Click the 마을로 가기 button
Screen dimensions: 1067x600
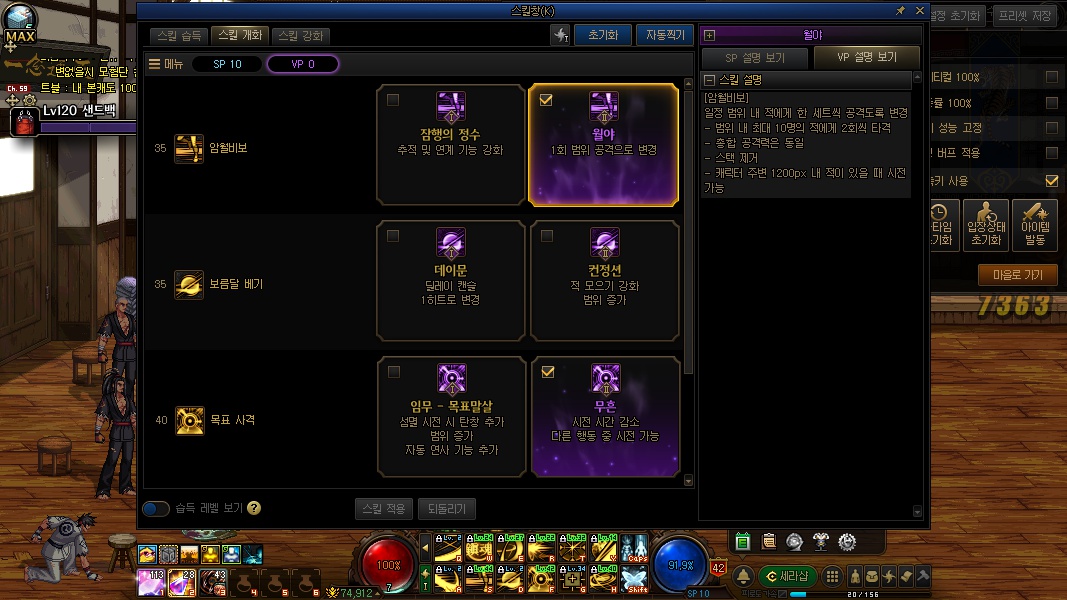(1017, 275)
